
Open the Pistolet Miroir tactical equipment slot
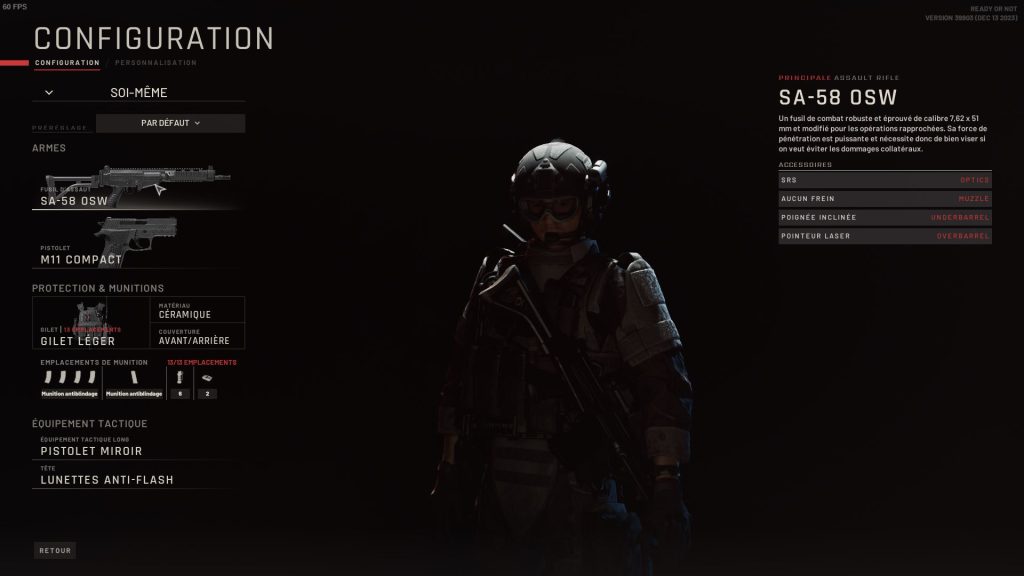pyautogui.click(x=137, y=447)
